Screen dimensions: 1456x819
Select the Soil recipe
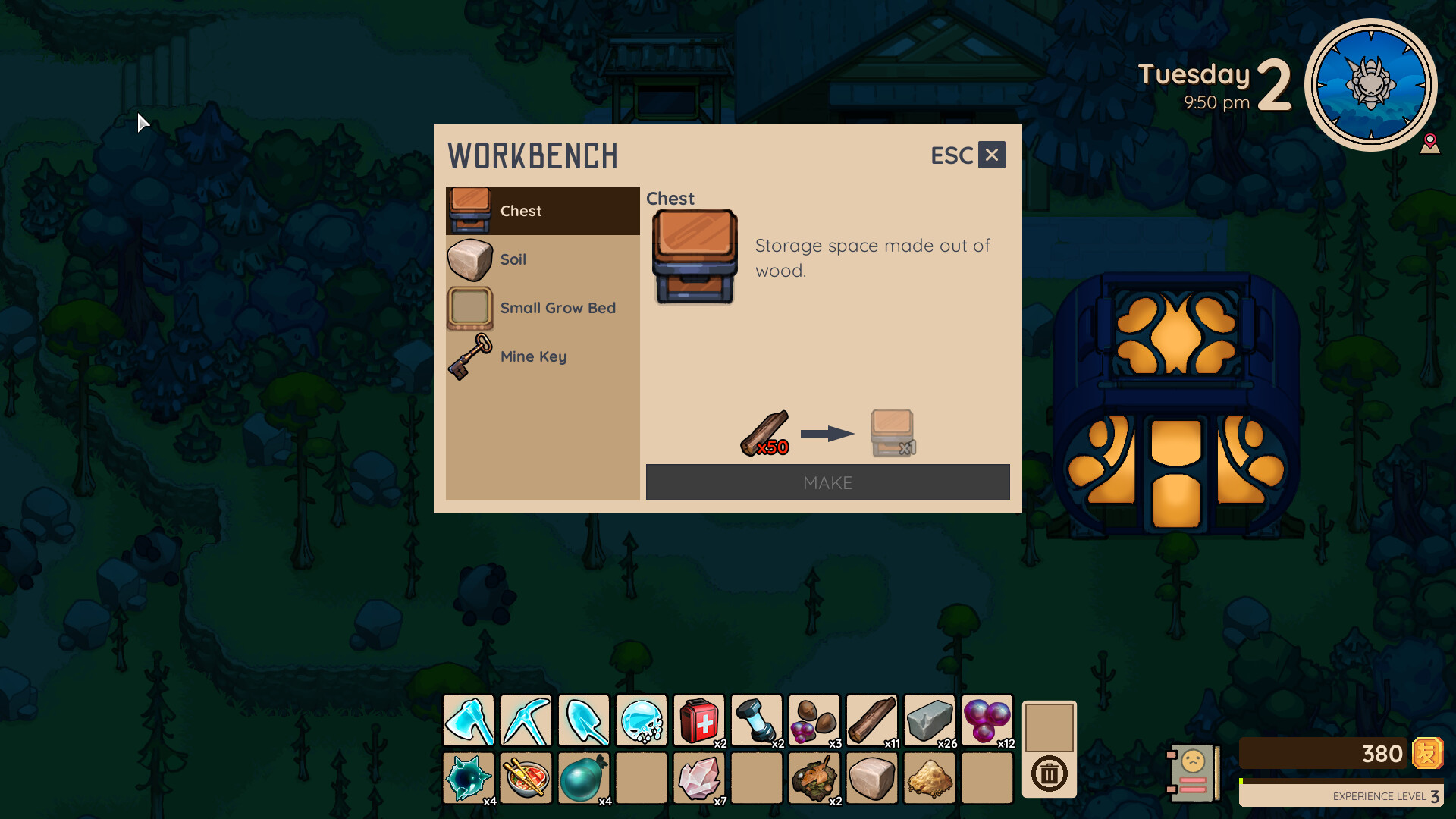coord(541,259)
